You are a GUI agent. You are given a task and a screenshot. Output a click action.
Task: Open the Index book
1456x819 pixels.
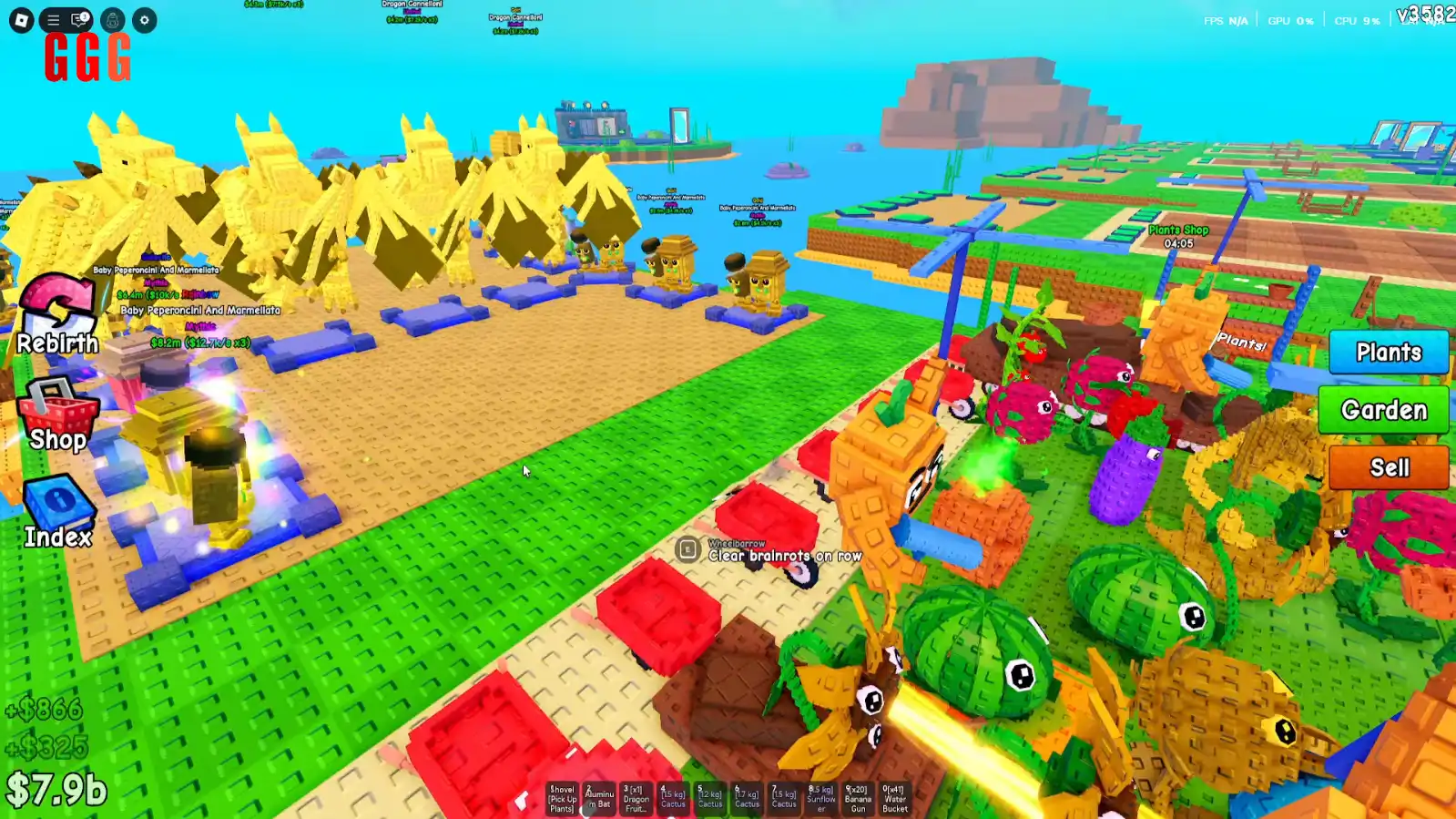(57, 512)
